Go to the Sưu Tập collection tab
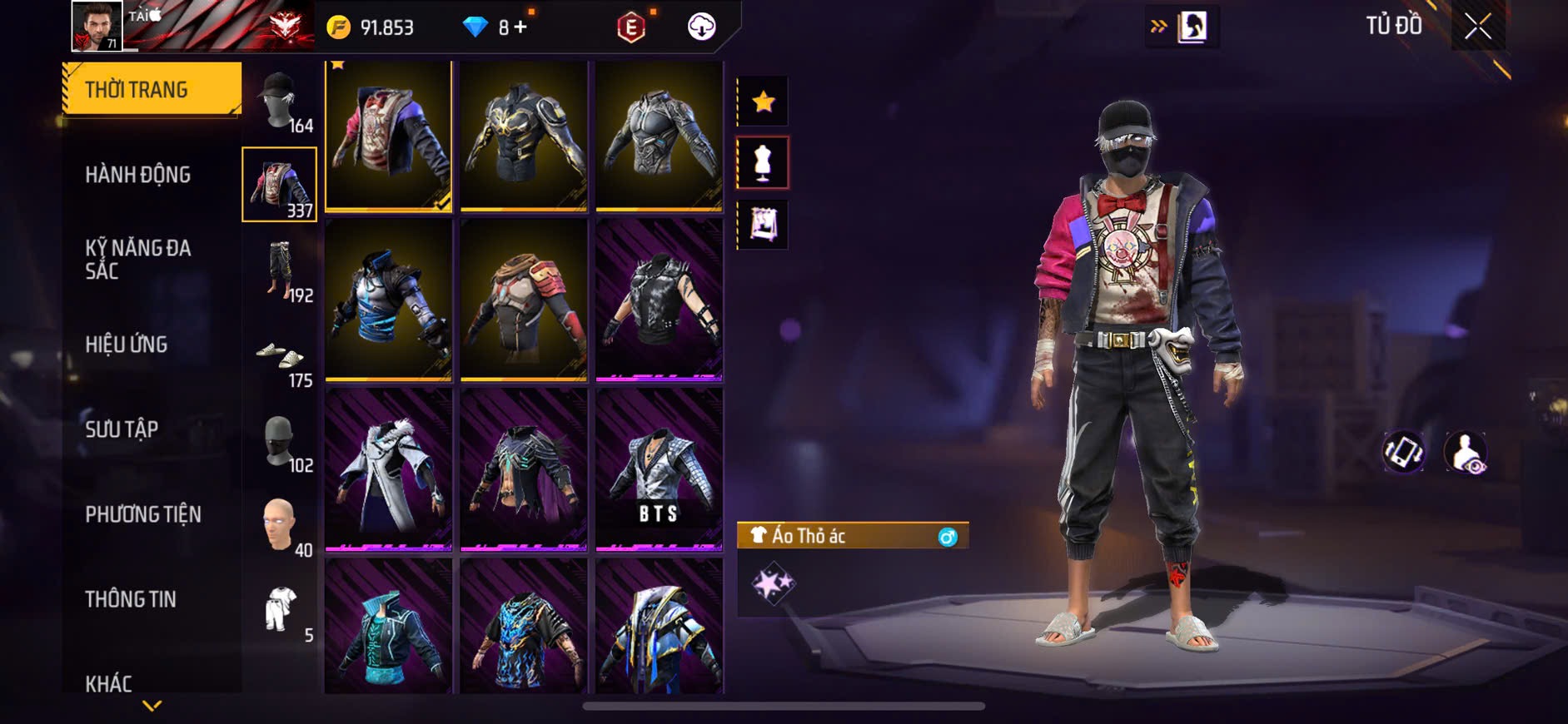This screenshot has width=1568, height=724. coord(122,429)
